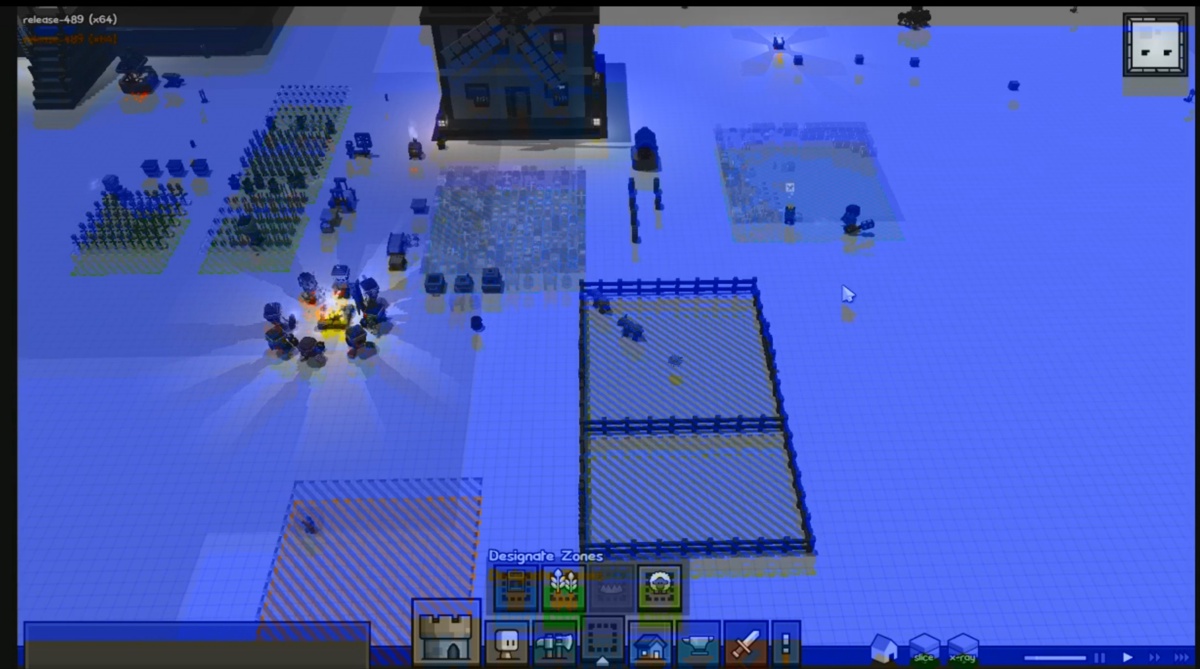Image resolution: width=1200 pixels, height=669 pixels.
Task: Choose the pasture zone with the sheep icon
Action: click(660, 588)
